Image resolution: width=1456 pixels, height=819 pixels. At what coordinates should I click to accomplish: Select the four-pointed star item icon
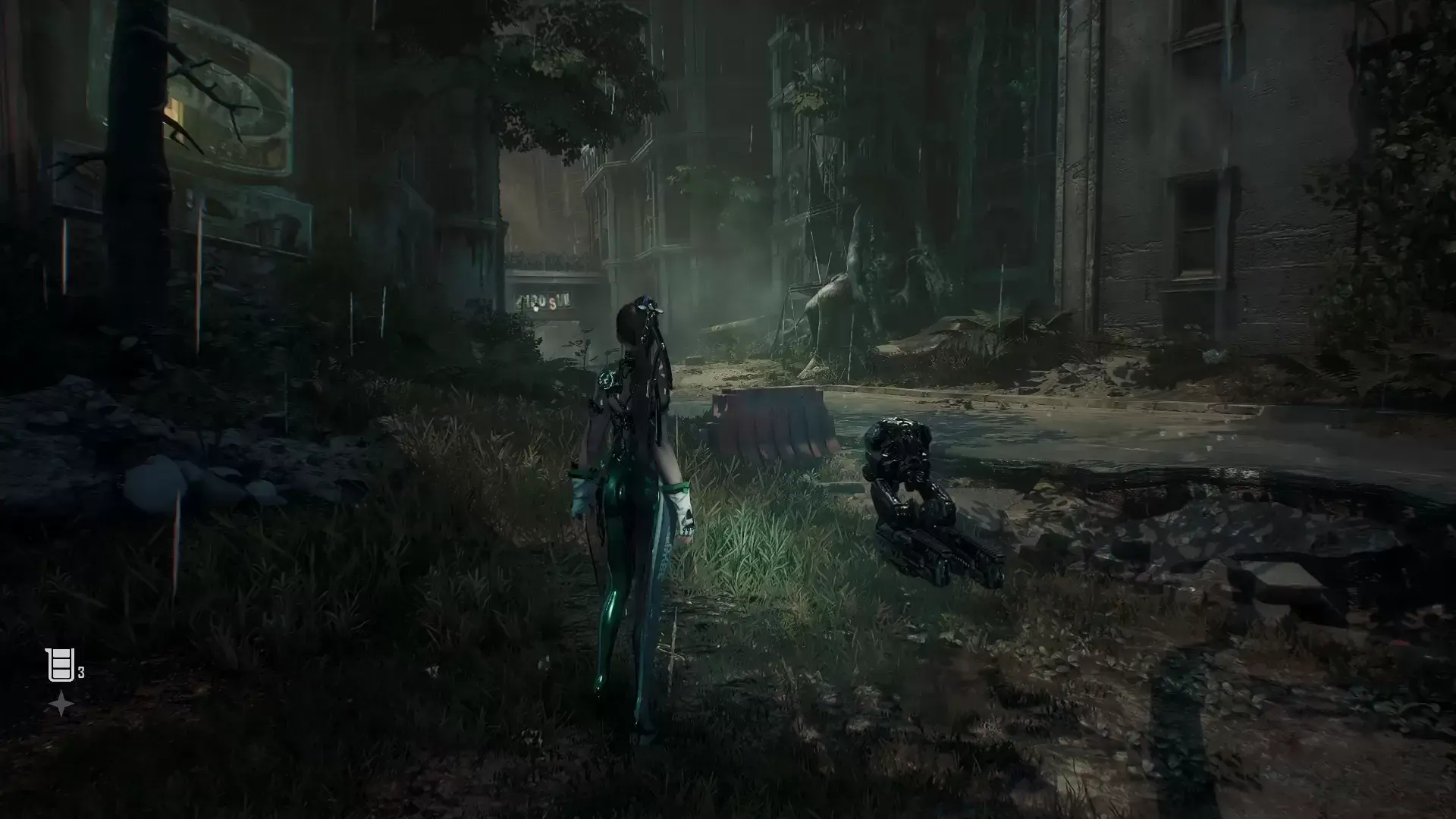tap(61, 705)
